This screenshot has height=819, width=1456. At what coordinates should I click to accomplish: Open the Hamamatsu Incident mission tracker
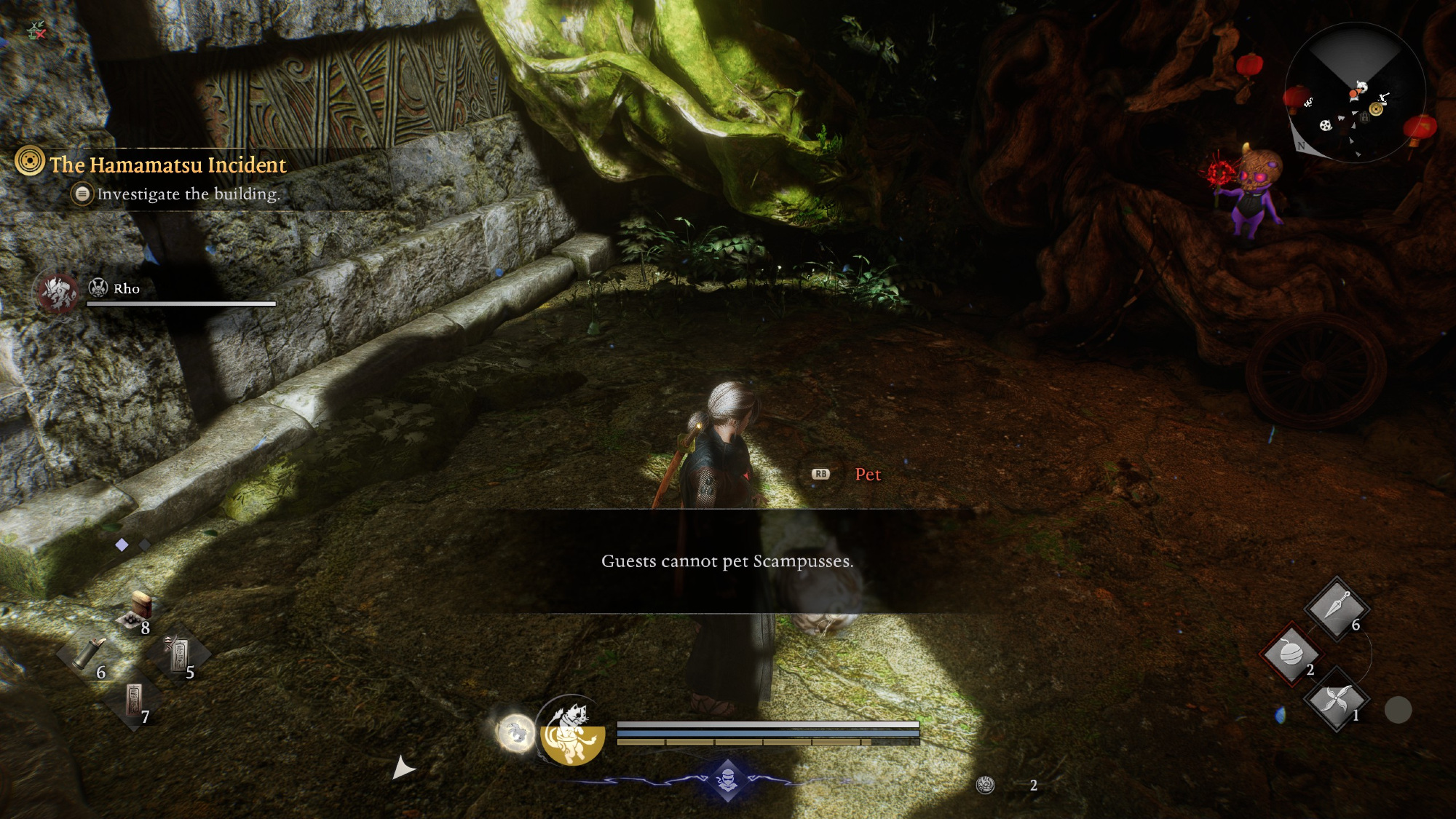click(x=167, y=165)
